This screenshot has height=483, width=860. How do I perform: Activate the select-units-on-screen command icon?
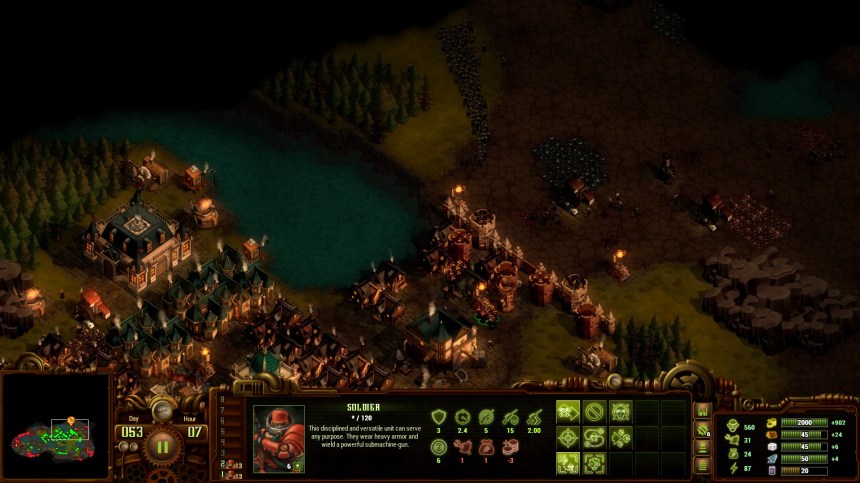594,463
